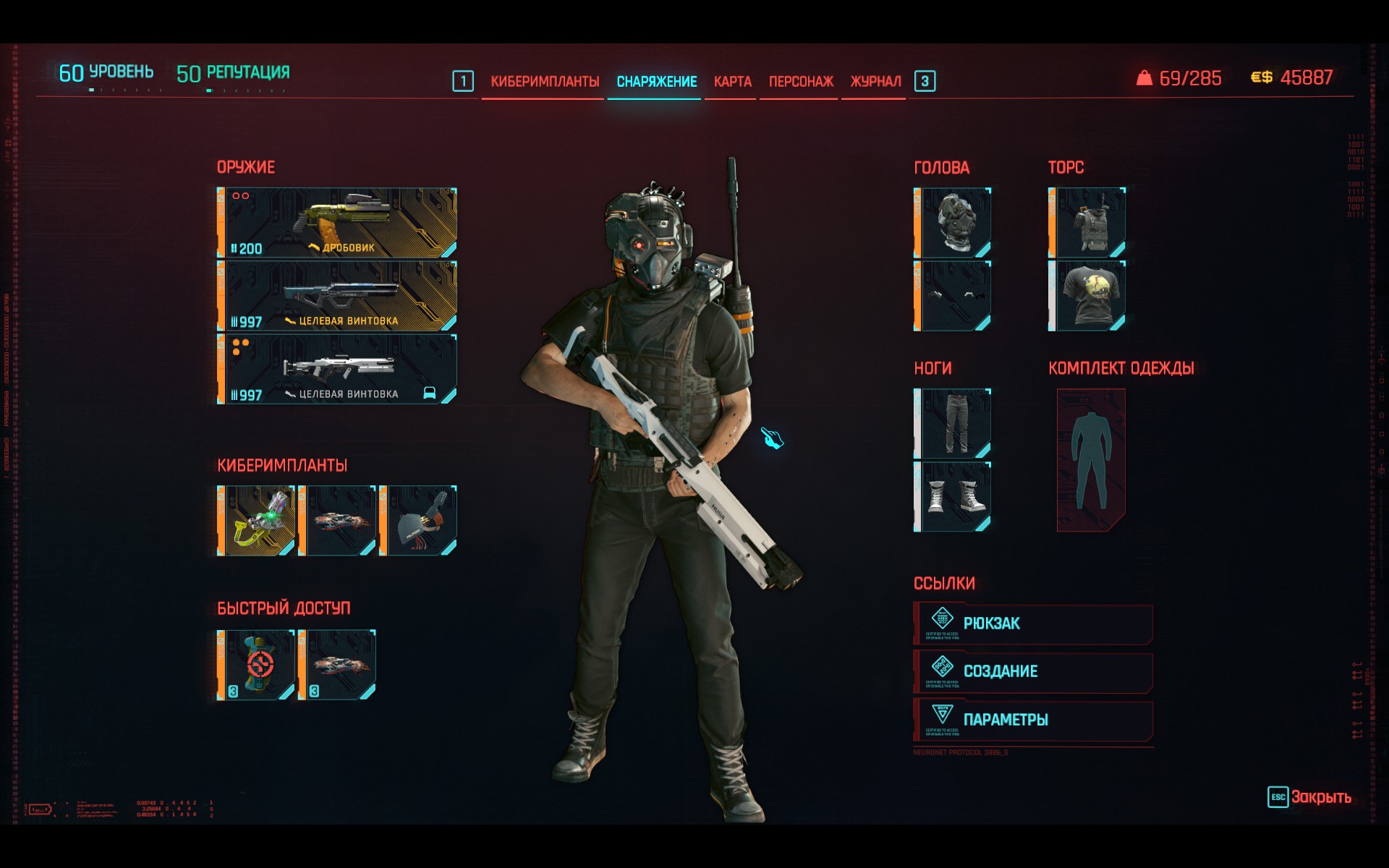
Task: Go to the Персонаж tab
Action: point(801,82)
